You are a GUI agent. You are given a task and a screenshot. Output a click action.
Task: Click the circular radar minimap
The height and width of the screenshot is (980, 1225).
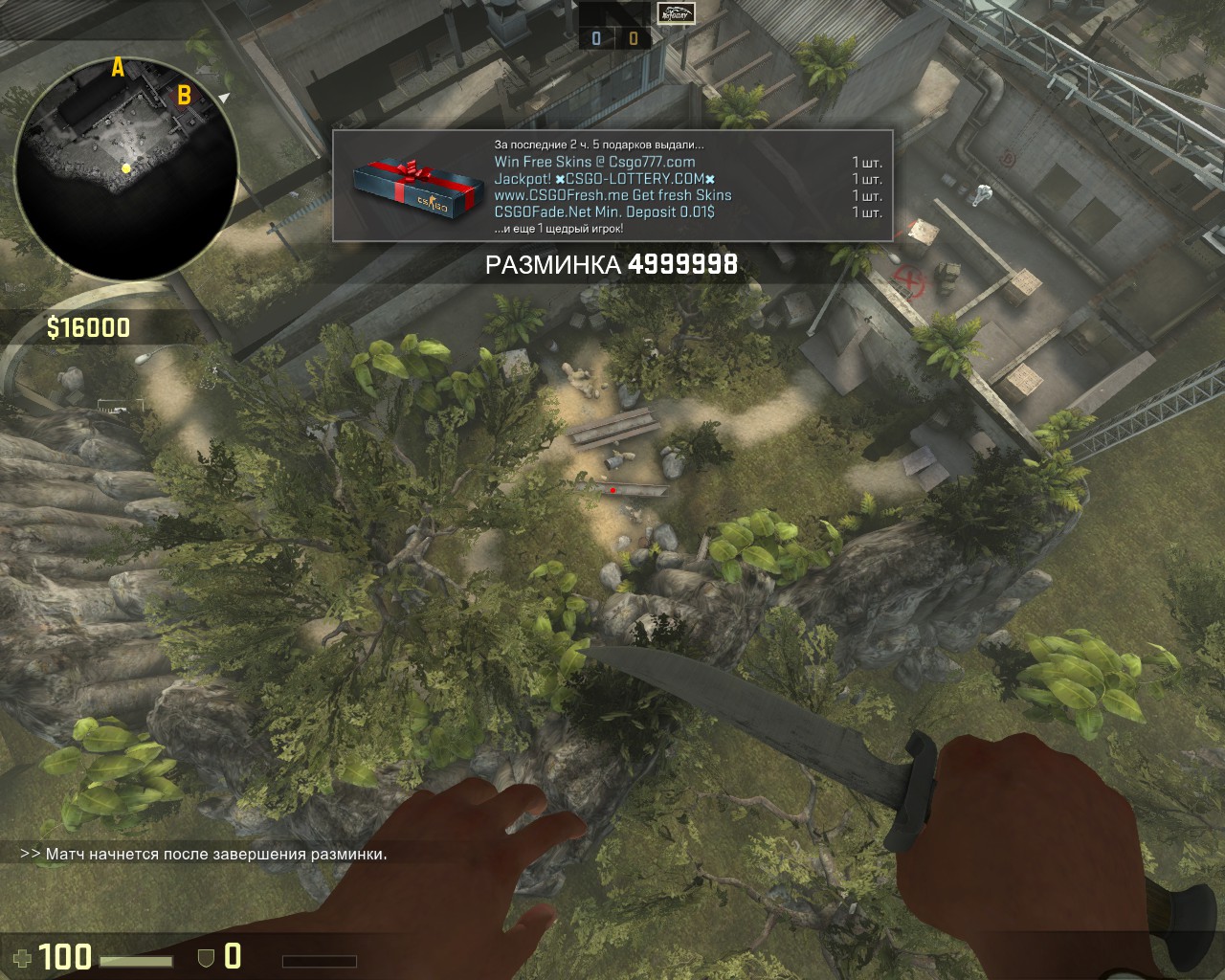pyautogui.click(x=126, y=169)
